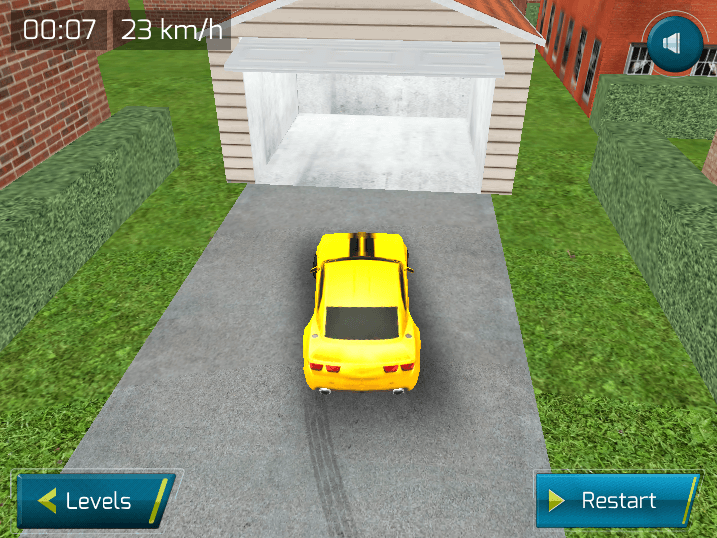Toggle the sound speaker icon
Image resolution: width=717 pixels, height=538 pixels.
pos(671,43)
